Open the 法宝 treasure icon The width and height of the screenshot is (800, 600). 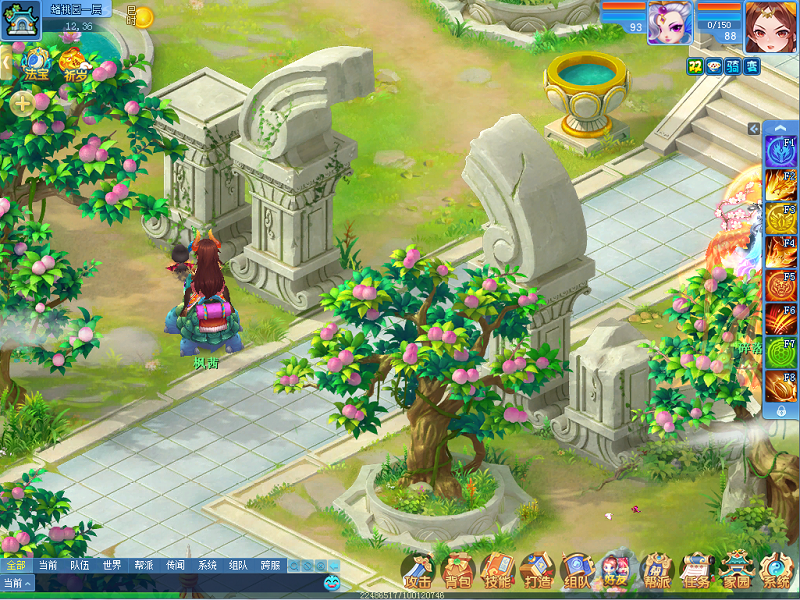point(36,62)
